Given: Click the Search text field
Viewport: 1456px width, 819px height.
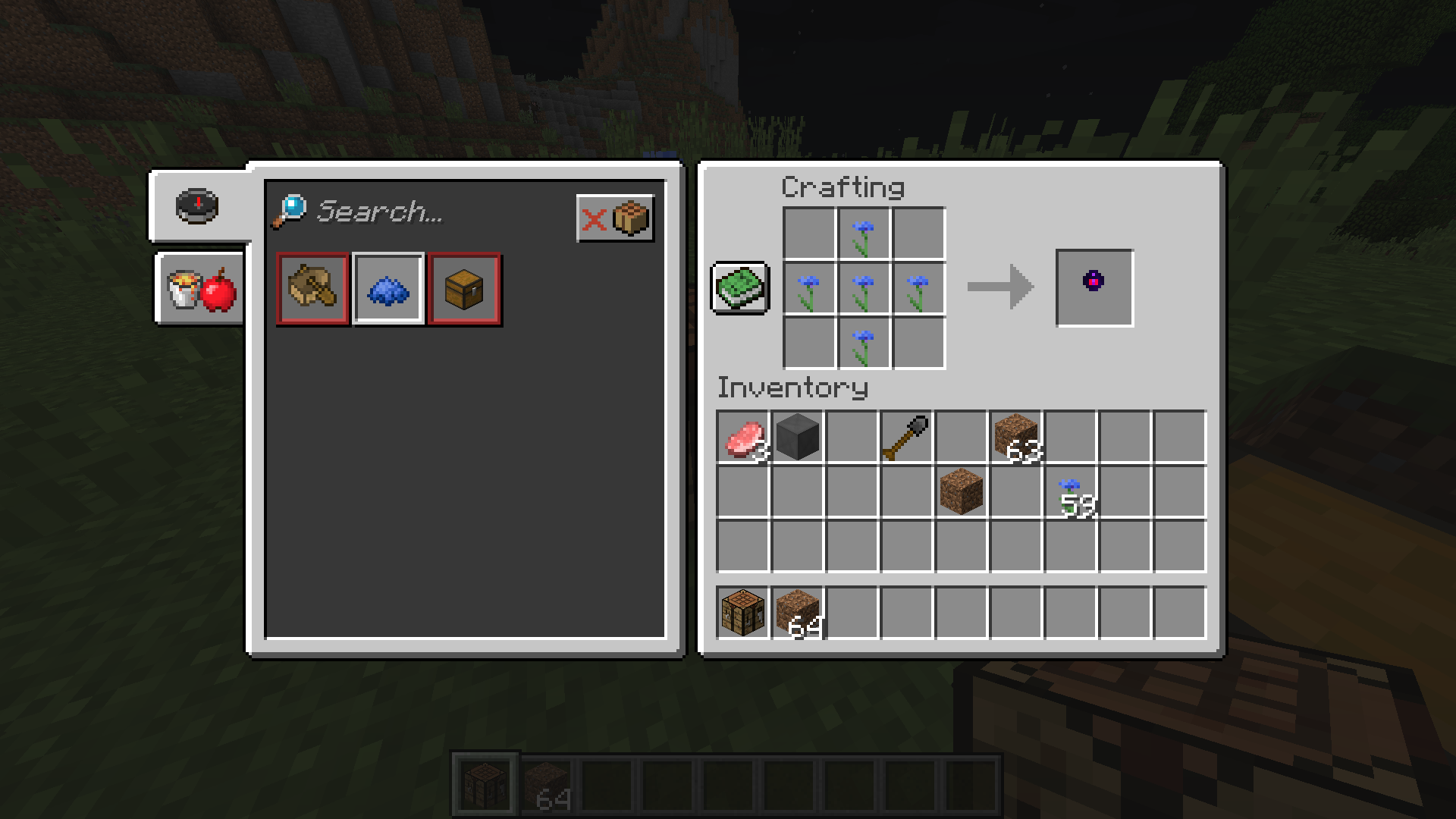Looking at the screenshot, I should (x=394, y=214).
